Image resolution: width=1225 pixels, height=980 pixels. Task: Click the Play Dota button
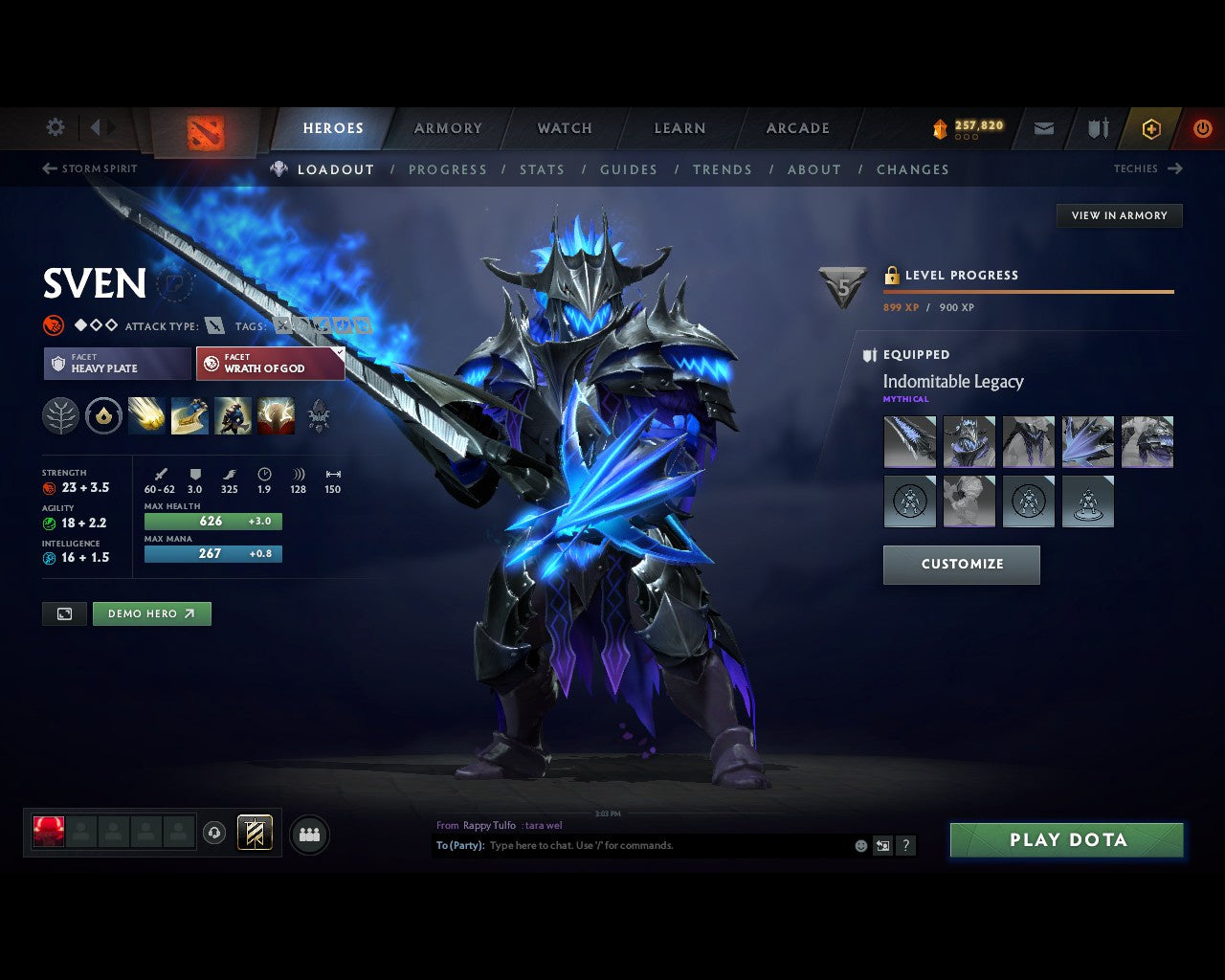click(x=1066, y=839)
